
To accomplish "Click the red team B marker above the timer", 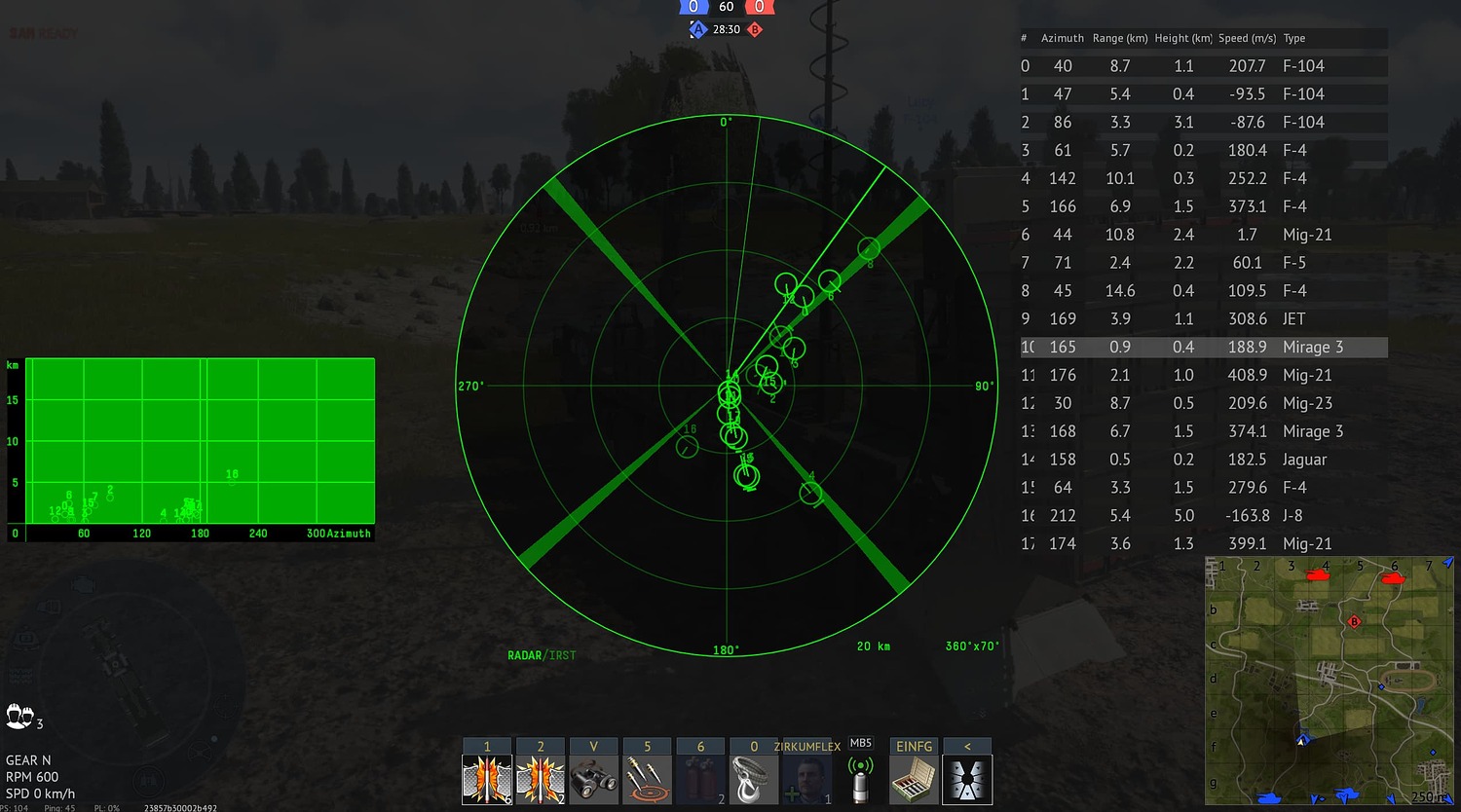I will click(755, 29).
